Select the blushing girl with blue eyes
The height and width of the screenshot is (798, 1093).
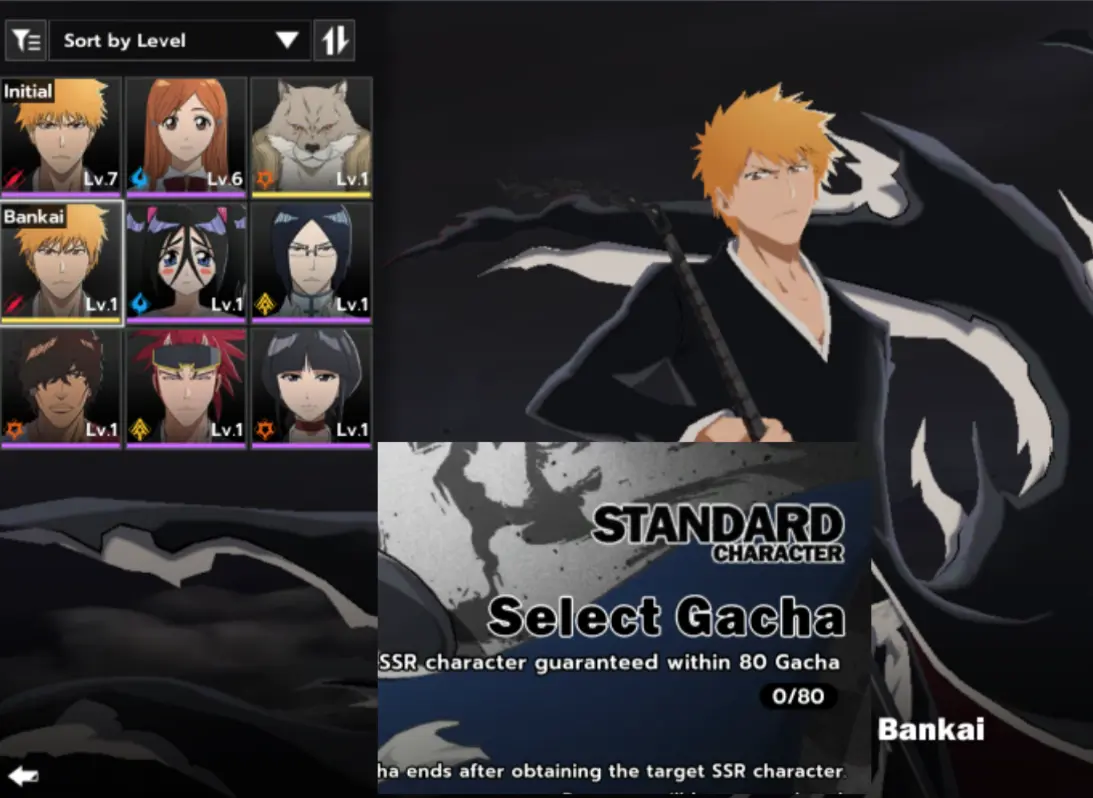(186, 262)
